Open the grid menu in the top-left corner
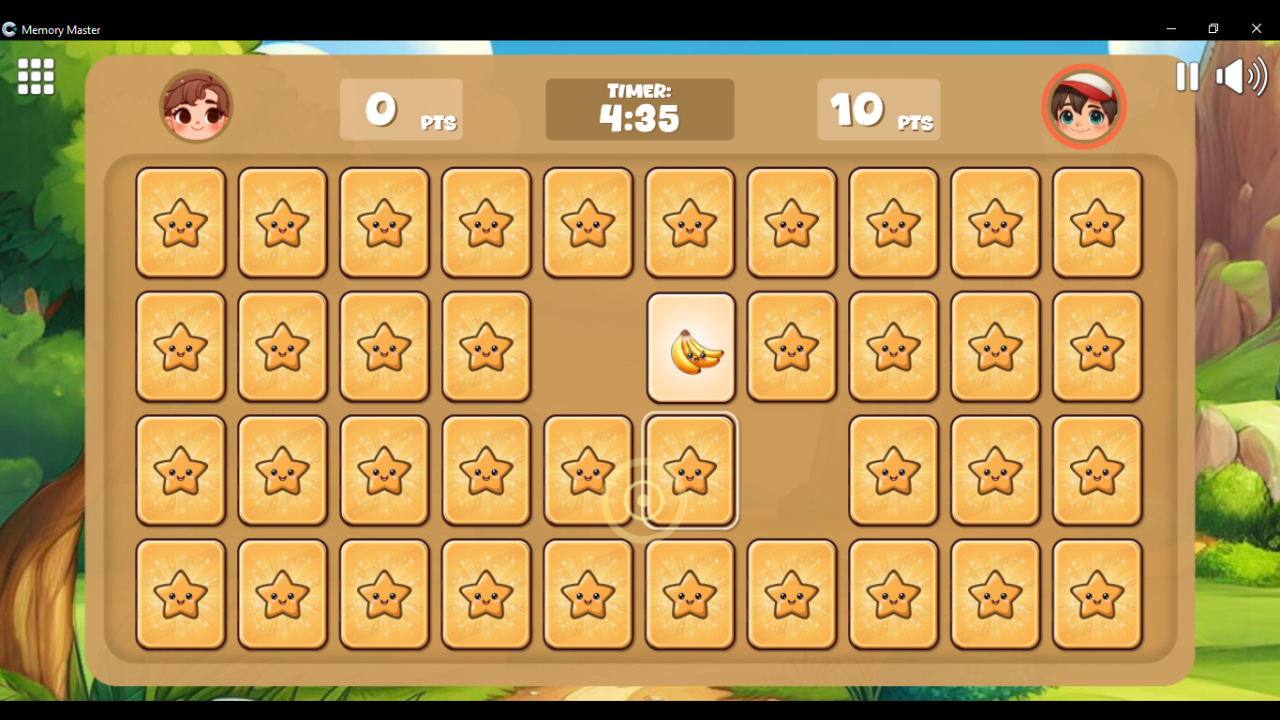 point(35,77)
